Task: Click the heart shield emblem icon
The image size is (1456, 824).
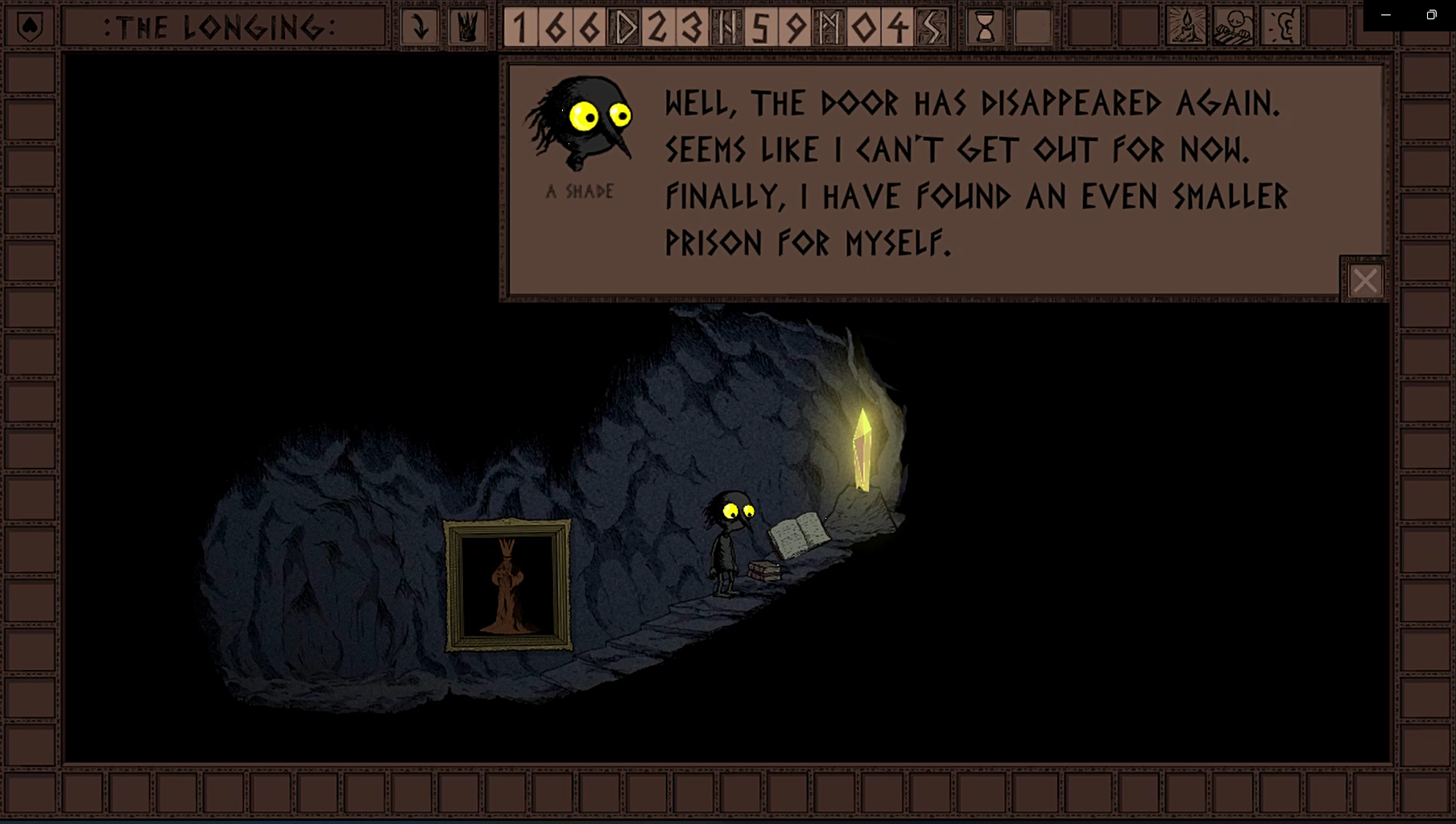Action: [30, 27]
